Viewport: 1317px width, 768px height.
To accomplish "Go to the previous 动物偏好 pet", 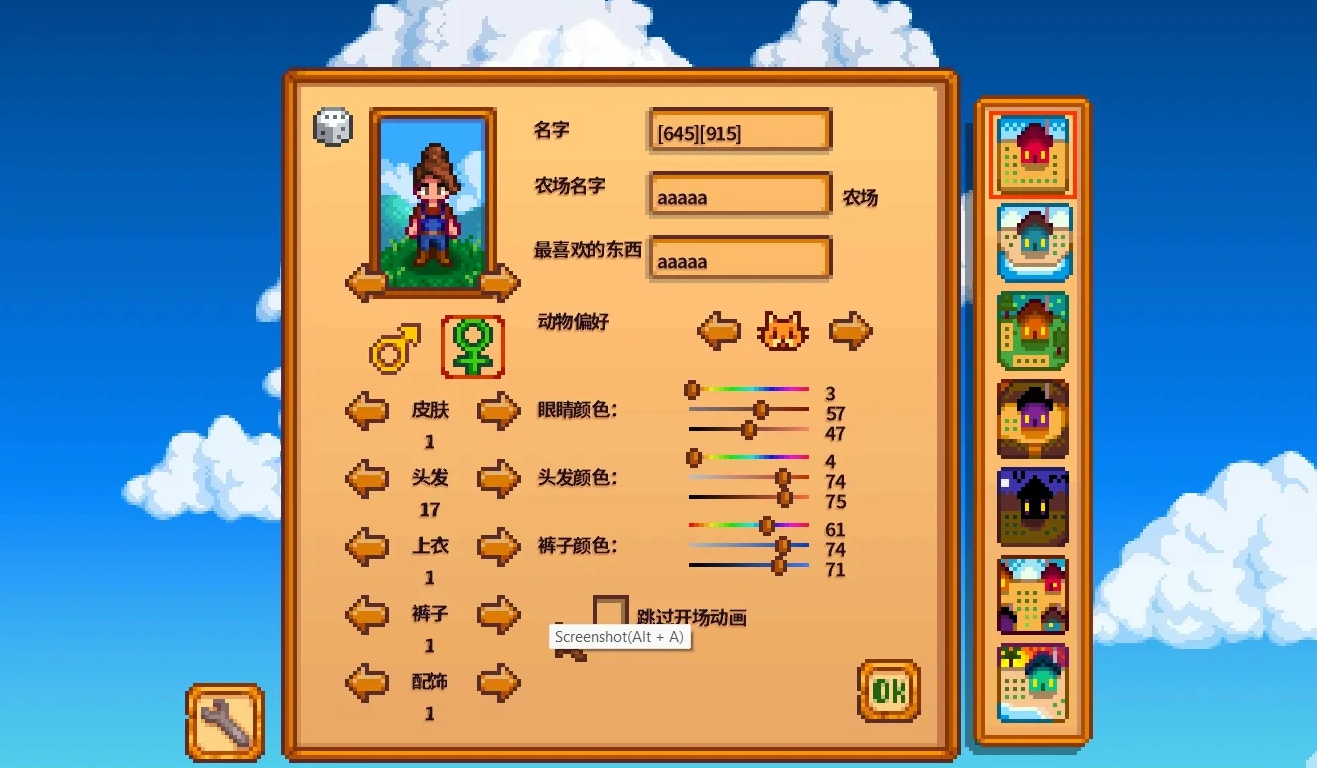I will pos(718,330).
